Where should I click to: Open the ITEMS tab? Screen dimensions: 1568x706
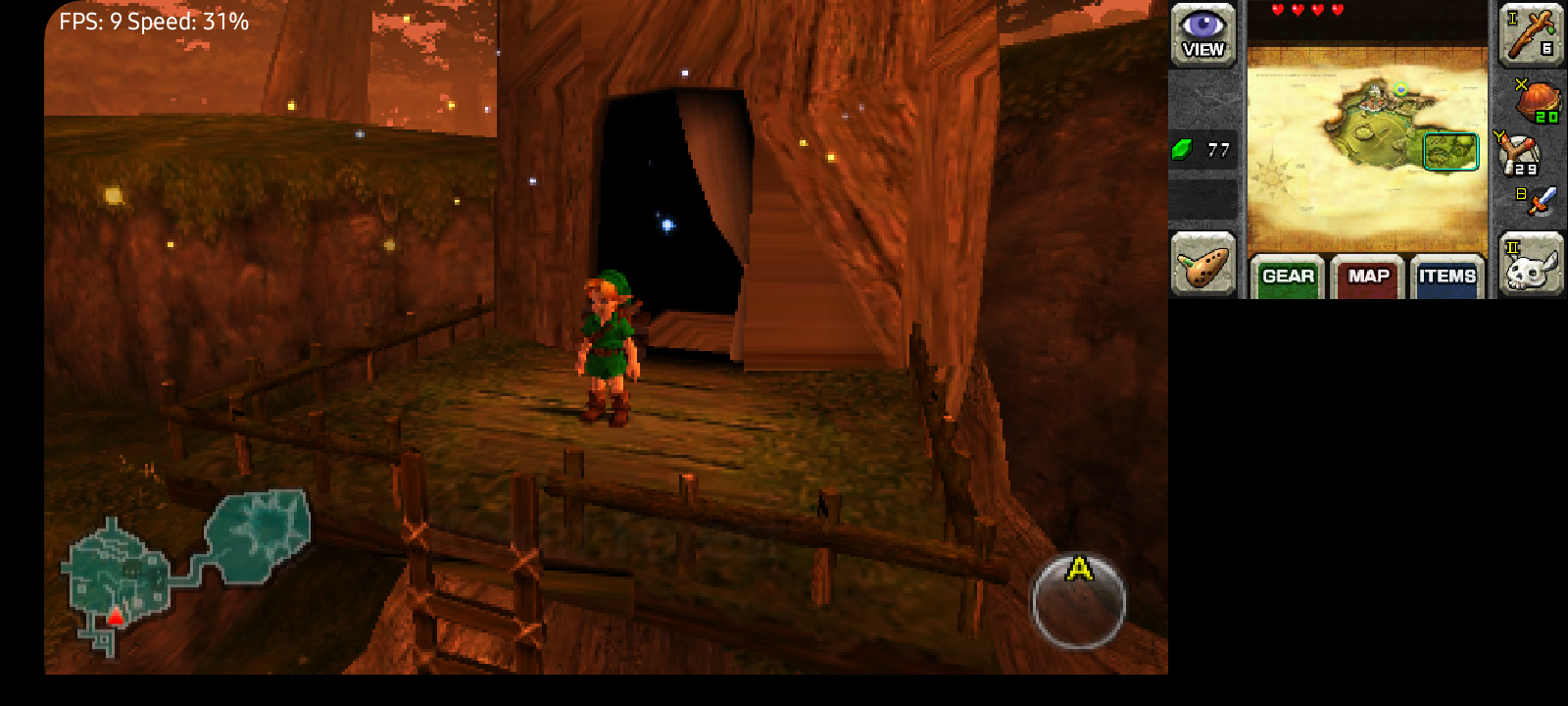coord(1446,276)
